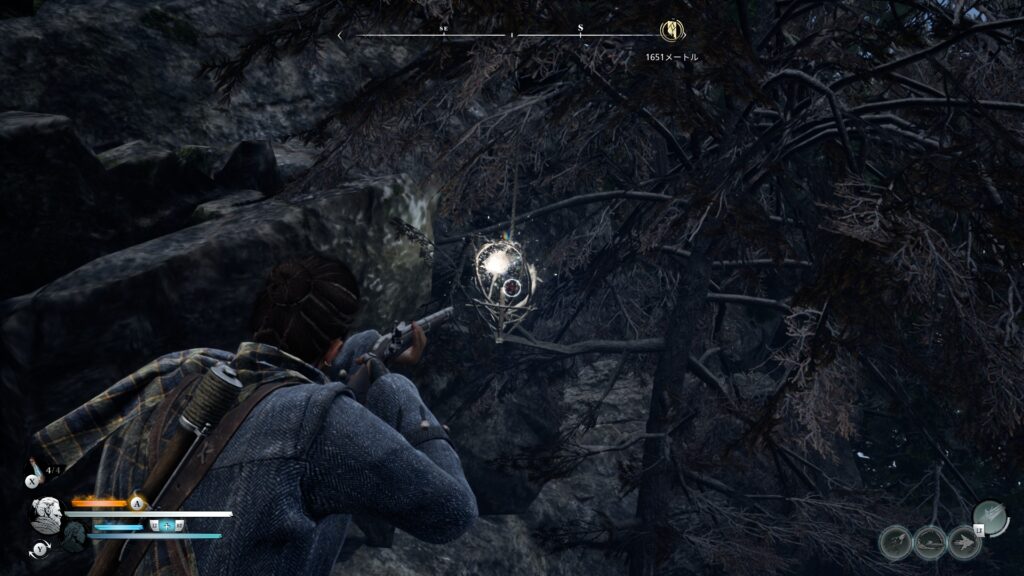Viewport: 1024px width, 576px height.
Task: Choose the middle skill icon in the row
Action: tap(930, 543)
